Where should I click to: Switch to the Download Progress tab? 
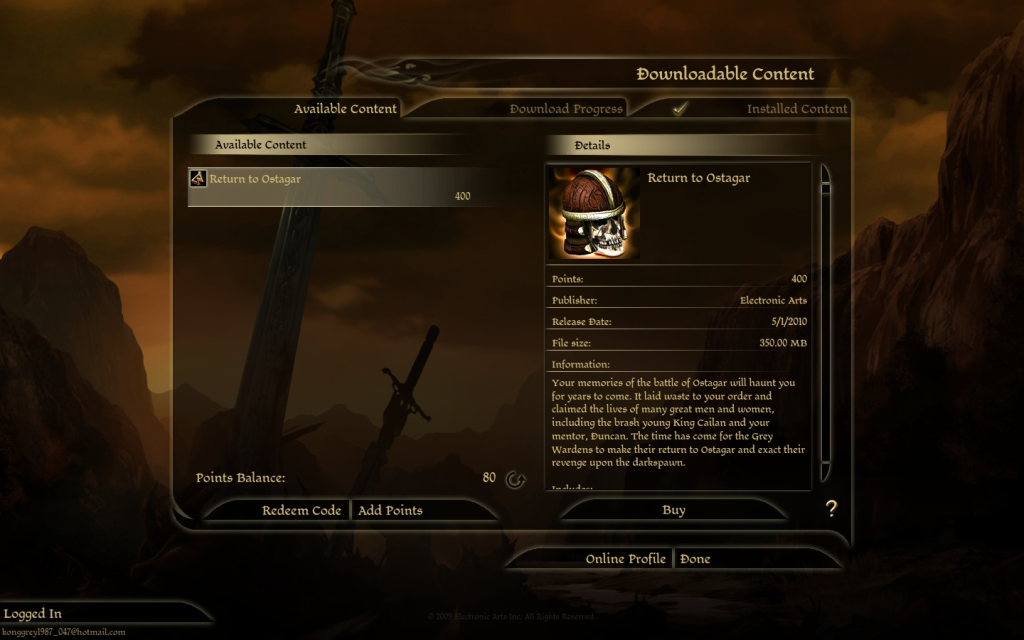tap(565, 109)
